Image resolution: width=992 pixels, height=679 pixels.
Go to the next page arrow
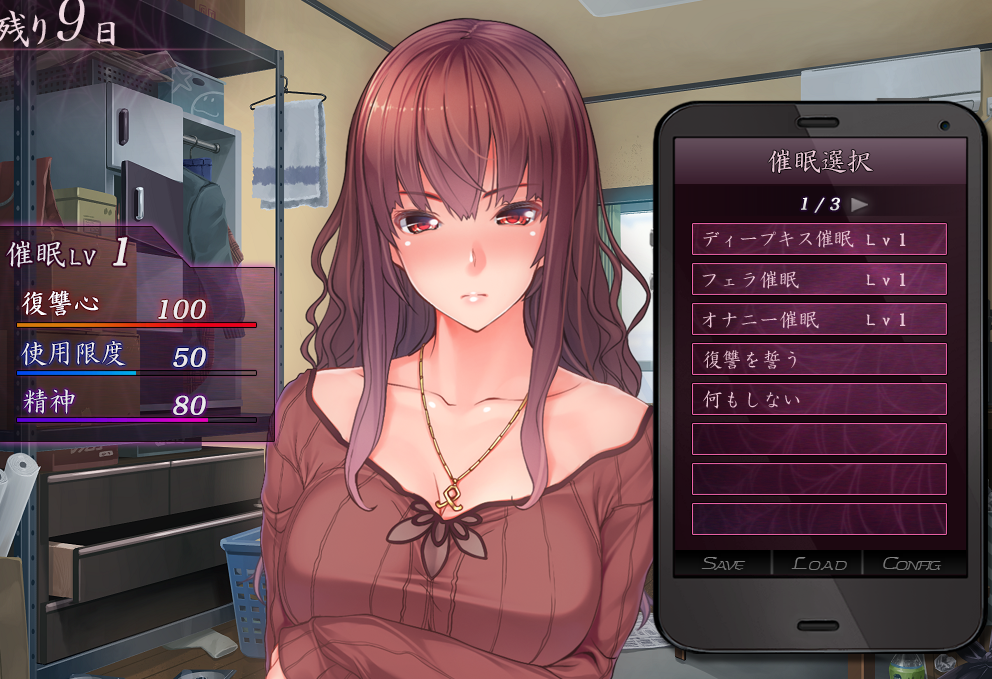[x=859, y=204]
